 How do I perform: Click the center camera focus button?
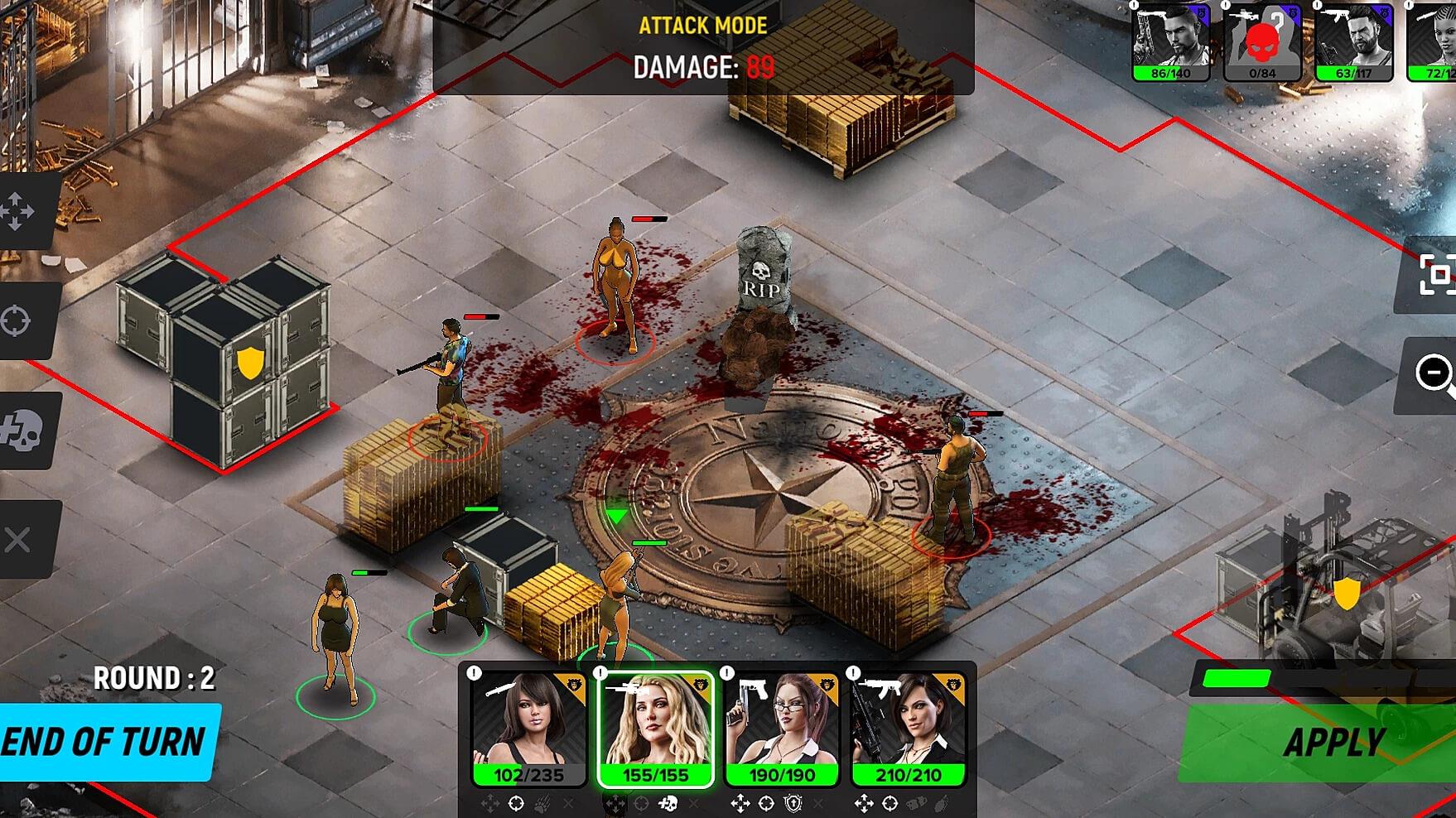(x=1435, y=275)
